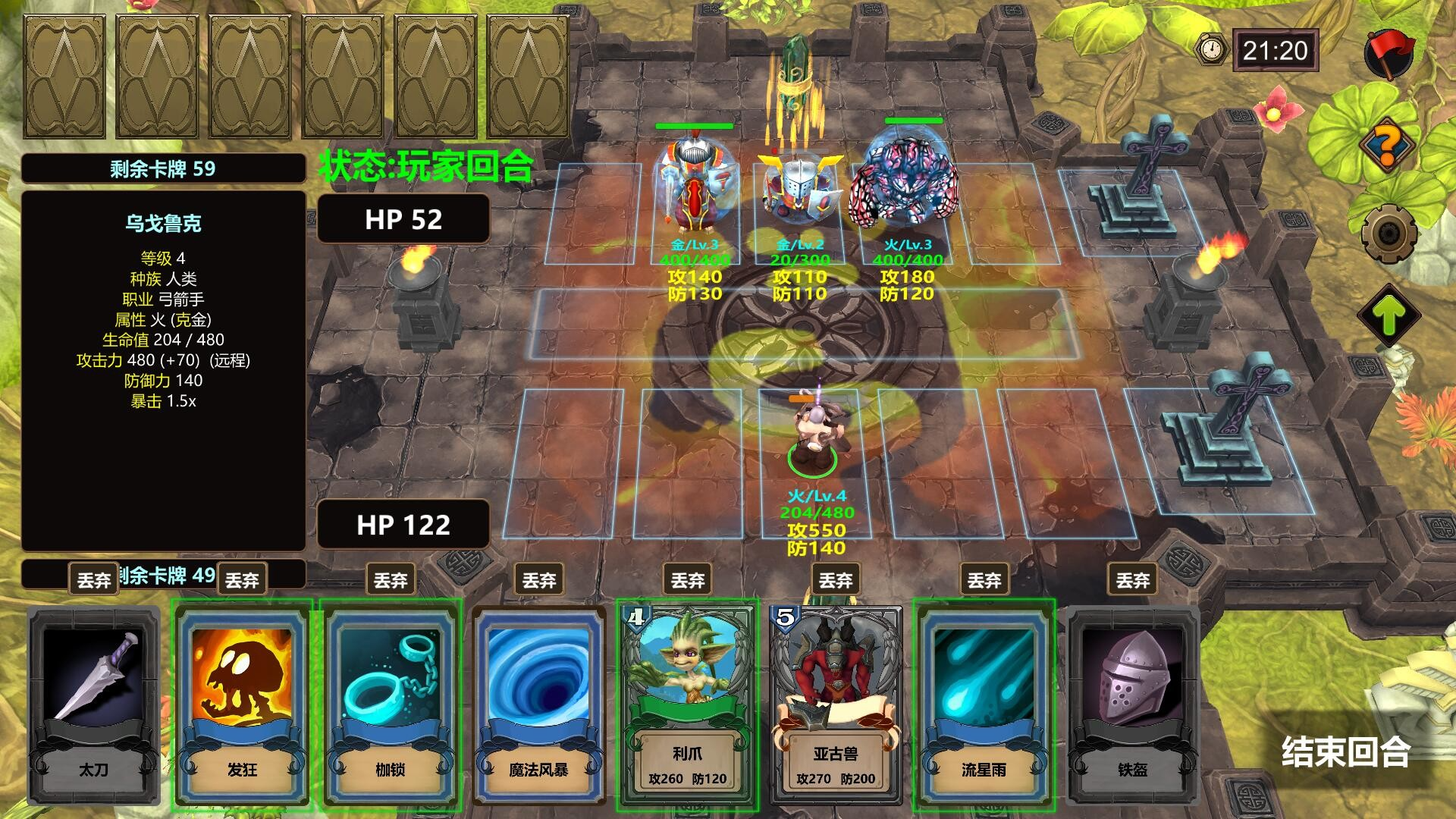1456x819 pixels.
Task: Click 丢弃 above the 亚古兽 card
Action: point(836,580)
